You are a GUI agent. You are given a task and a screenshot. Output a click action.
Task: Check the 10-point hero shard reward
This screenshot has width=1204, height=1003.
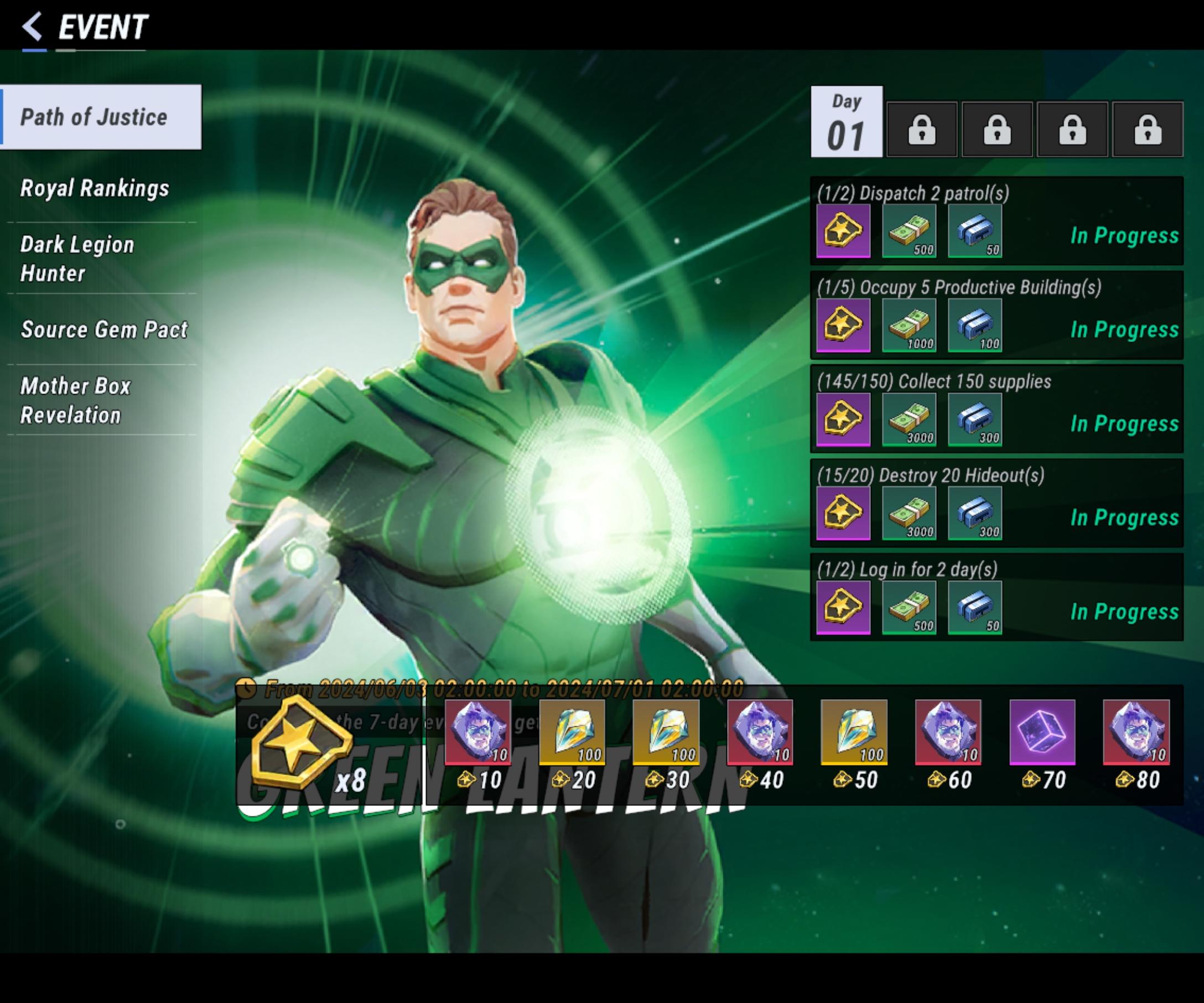[x=478, y=732]
